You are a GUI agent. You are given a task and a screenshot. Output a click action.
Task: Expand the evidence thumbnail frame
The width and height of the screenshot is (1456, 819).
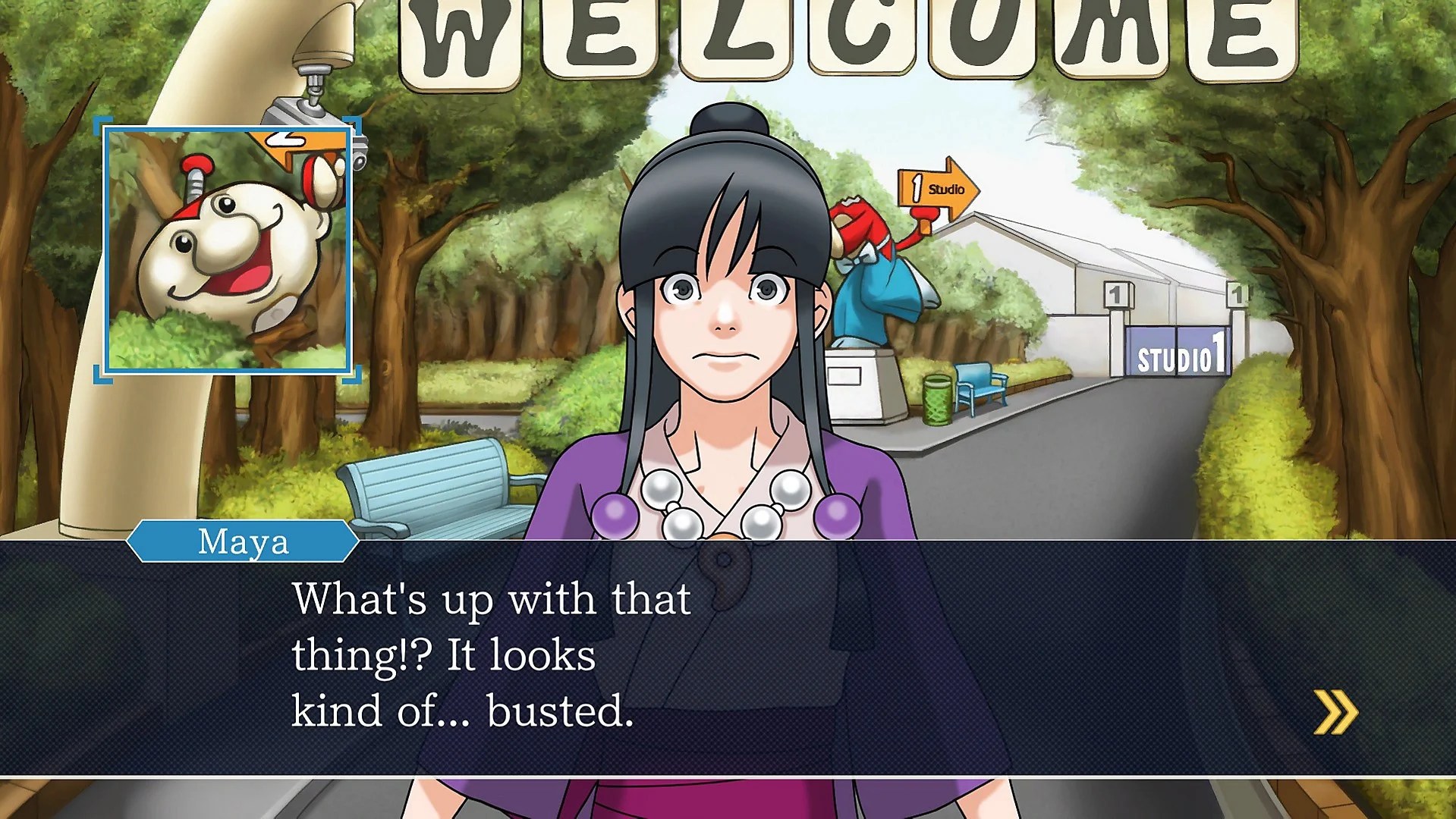click(x=228, y=250)
